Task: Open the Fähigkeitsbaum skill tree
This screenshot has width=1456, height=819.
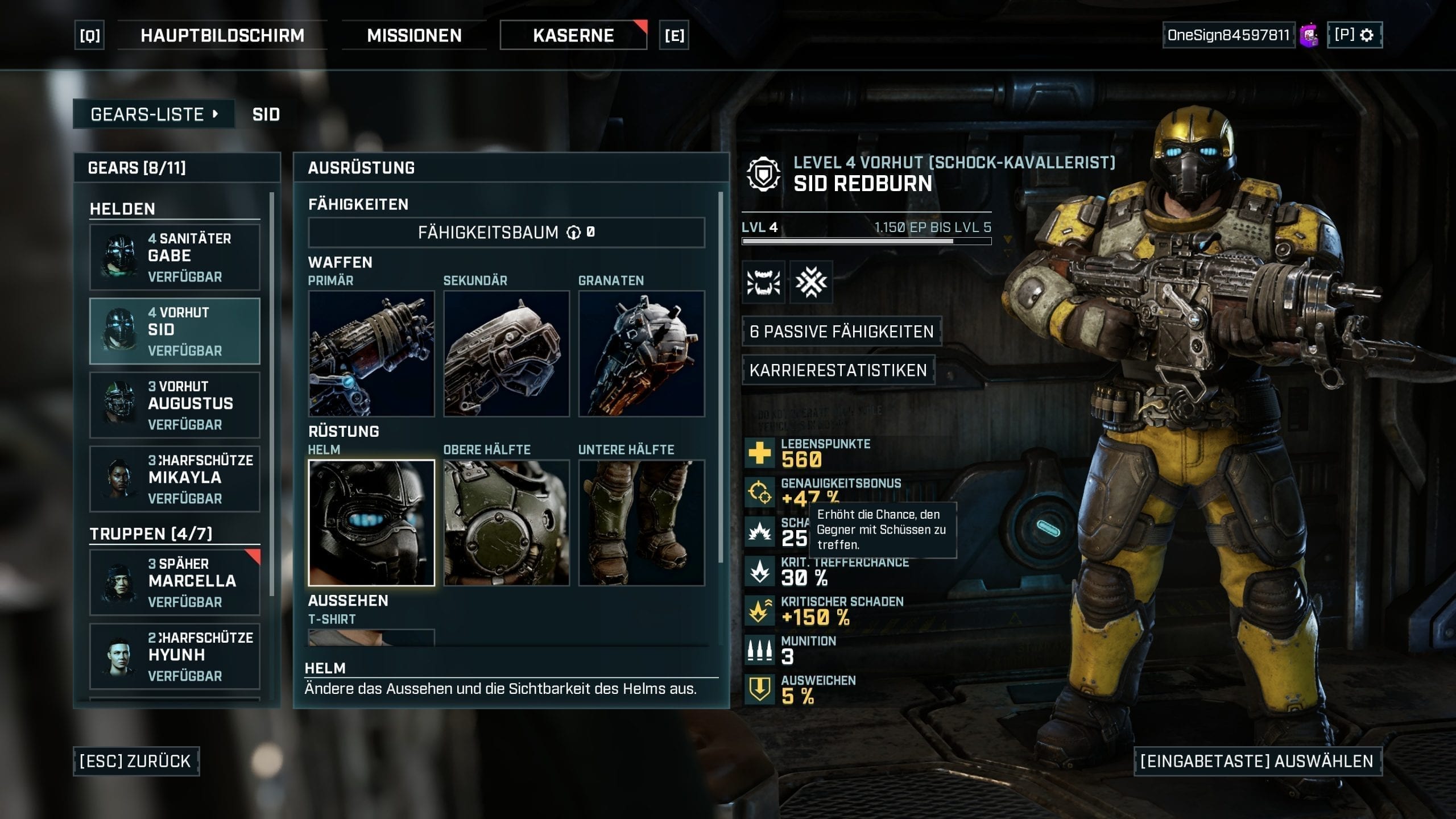Action: coord(506,232)
